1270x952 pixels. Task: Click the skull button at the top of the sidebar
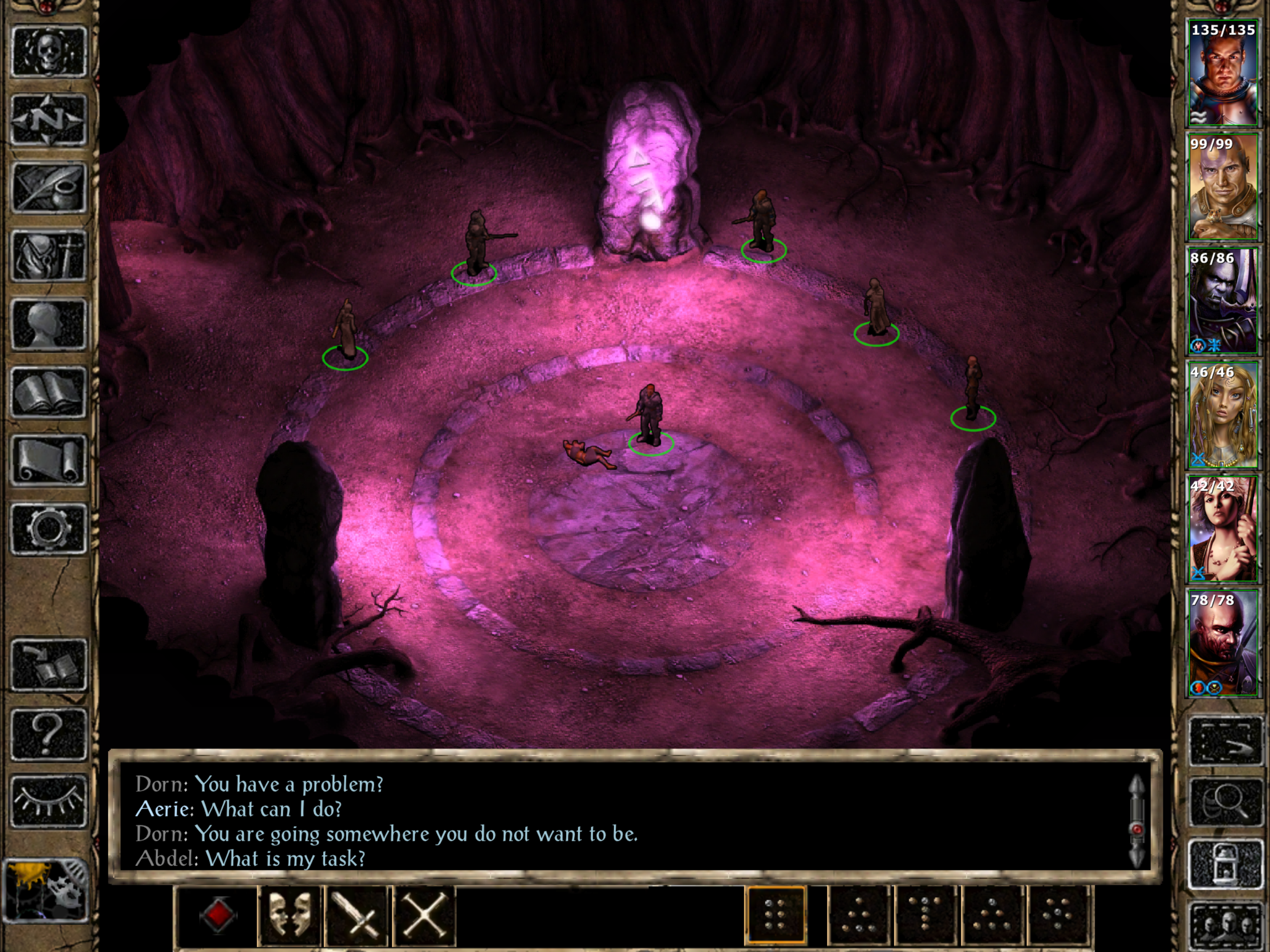pos(49,51)
